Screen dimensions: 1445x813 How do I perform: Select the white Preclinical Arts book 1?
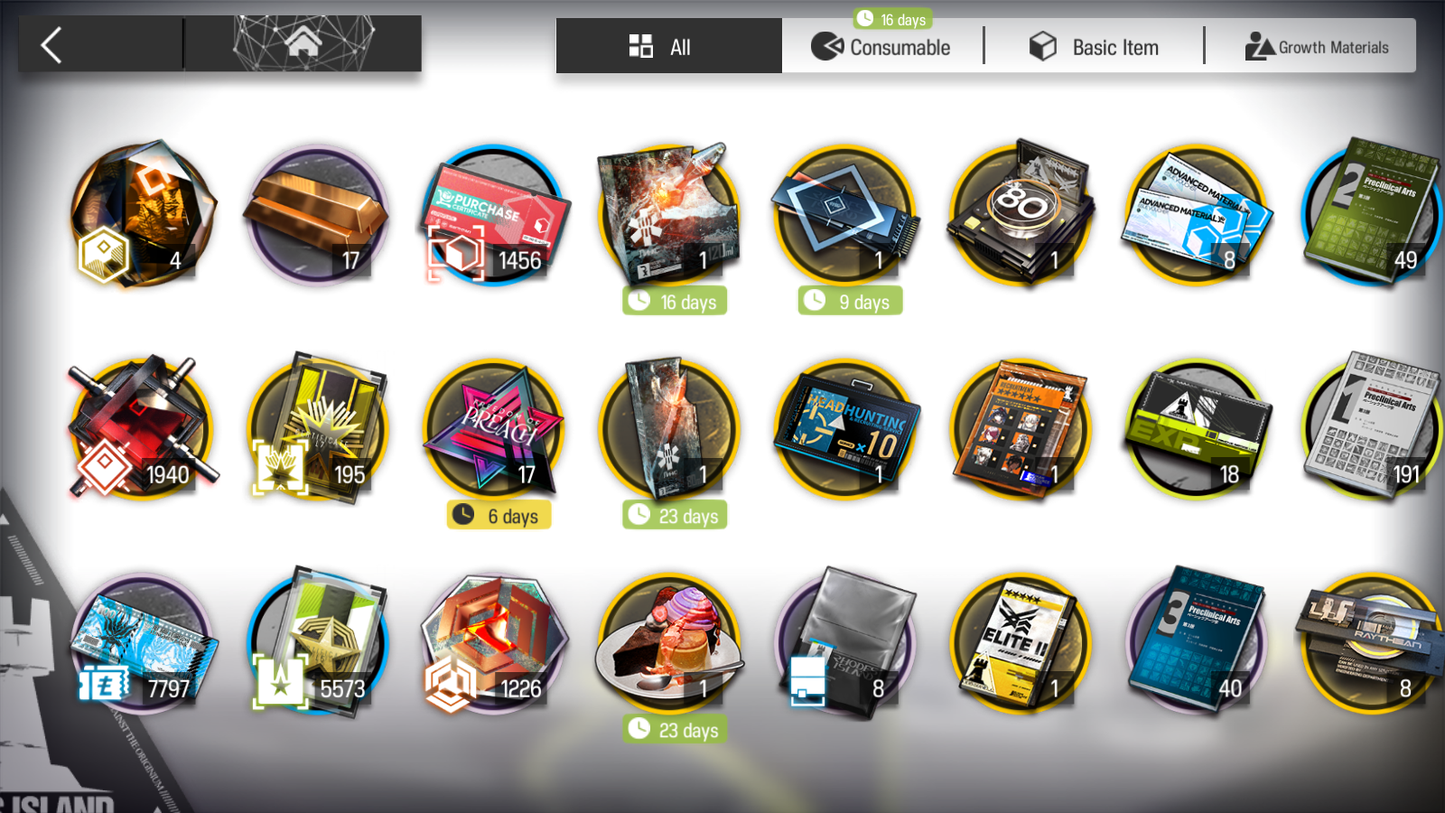point(1371,427)
